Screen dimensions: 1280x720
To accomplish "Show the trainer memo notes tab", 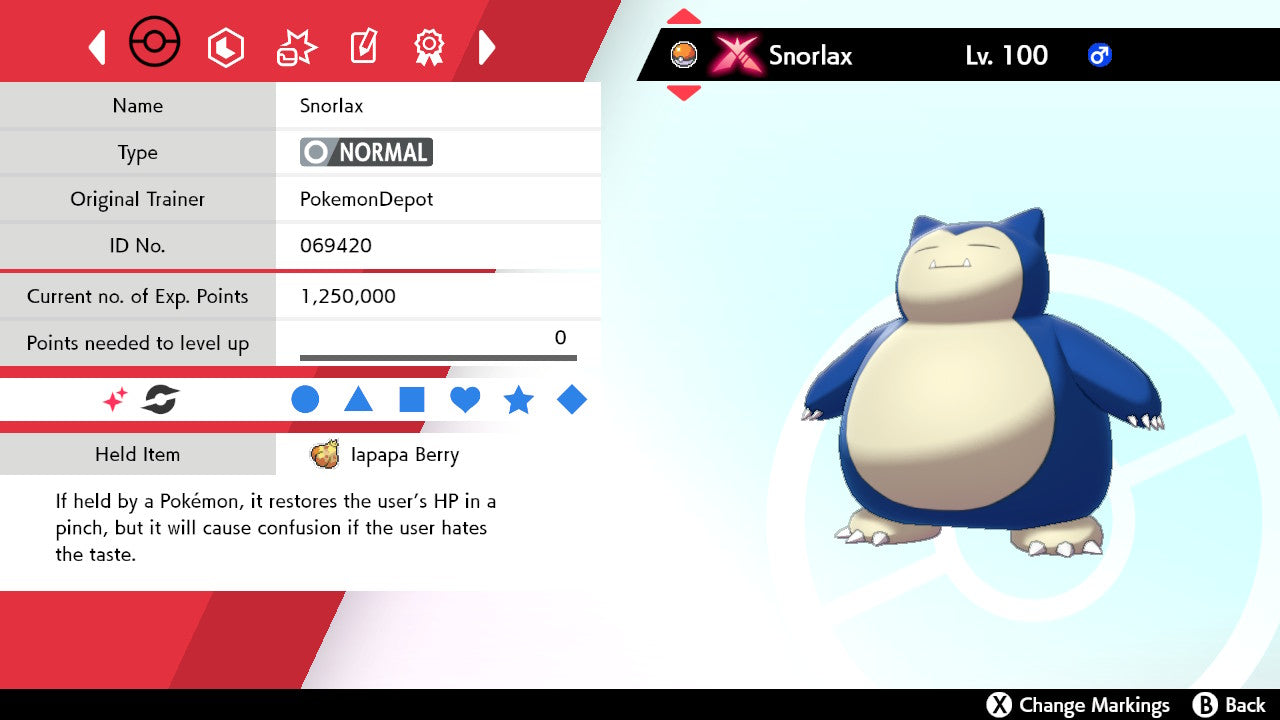I will point(362,47).
